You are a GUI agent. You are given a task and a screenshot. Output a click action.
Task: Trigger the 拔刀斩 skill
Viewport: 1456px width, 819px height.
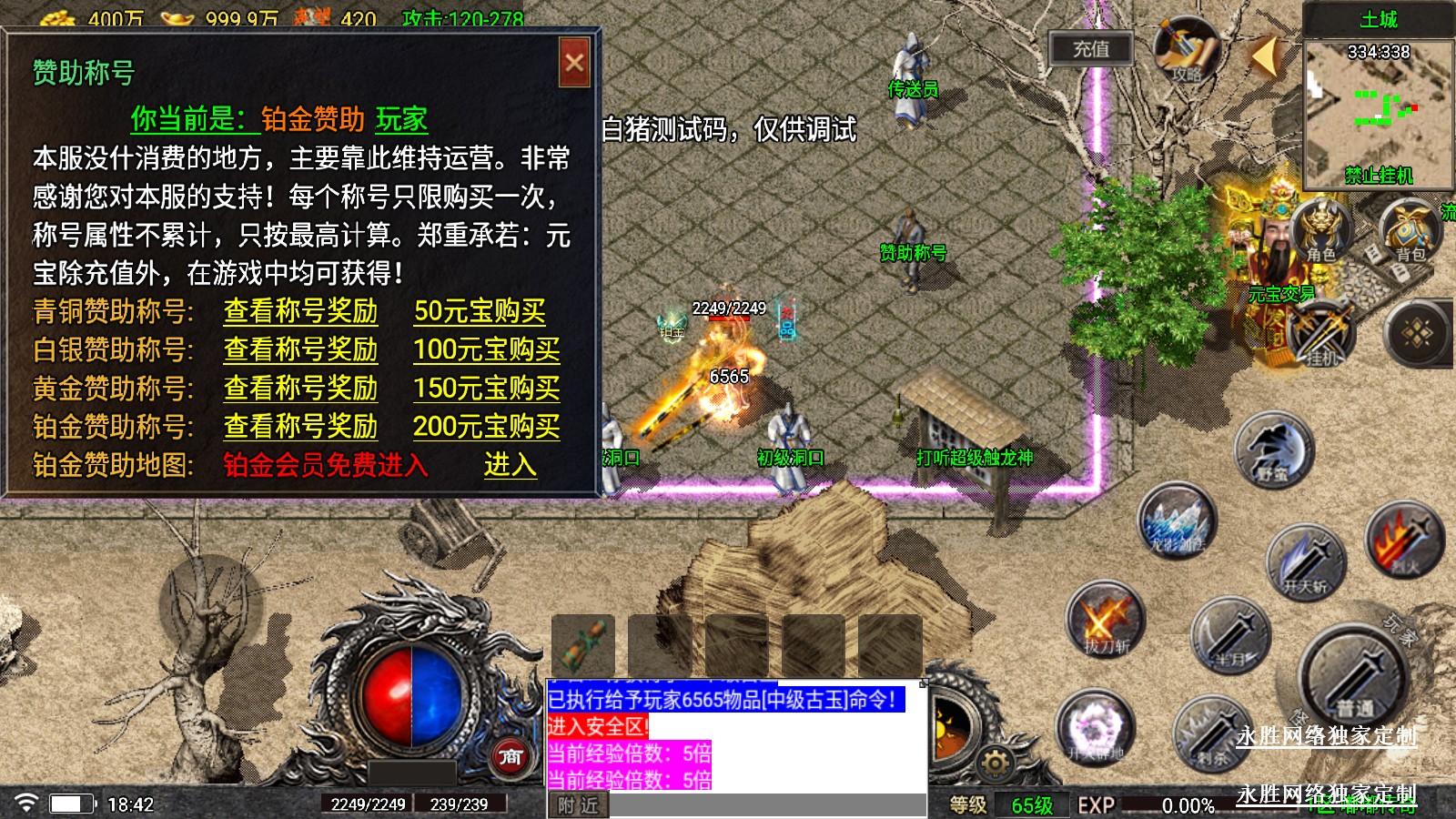click(1105, 621)
